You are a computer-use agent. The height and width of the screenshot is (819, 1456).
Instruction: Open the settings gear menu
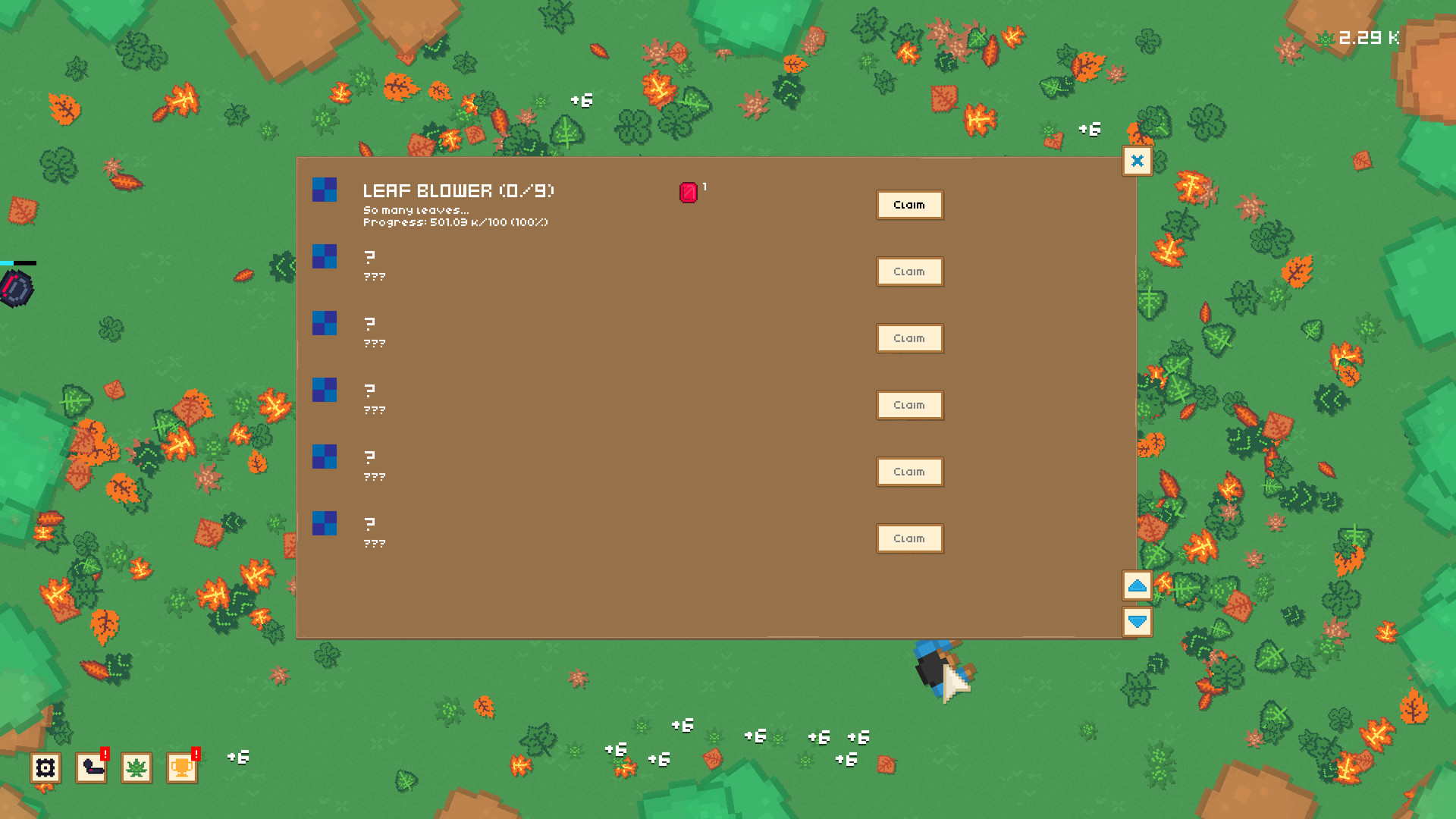(x=45, y=768)
